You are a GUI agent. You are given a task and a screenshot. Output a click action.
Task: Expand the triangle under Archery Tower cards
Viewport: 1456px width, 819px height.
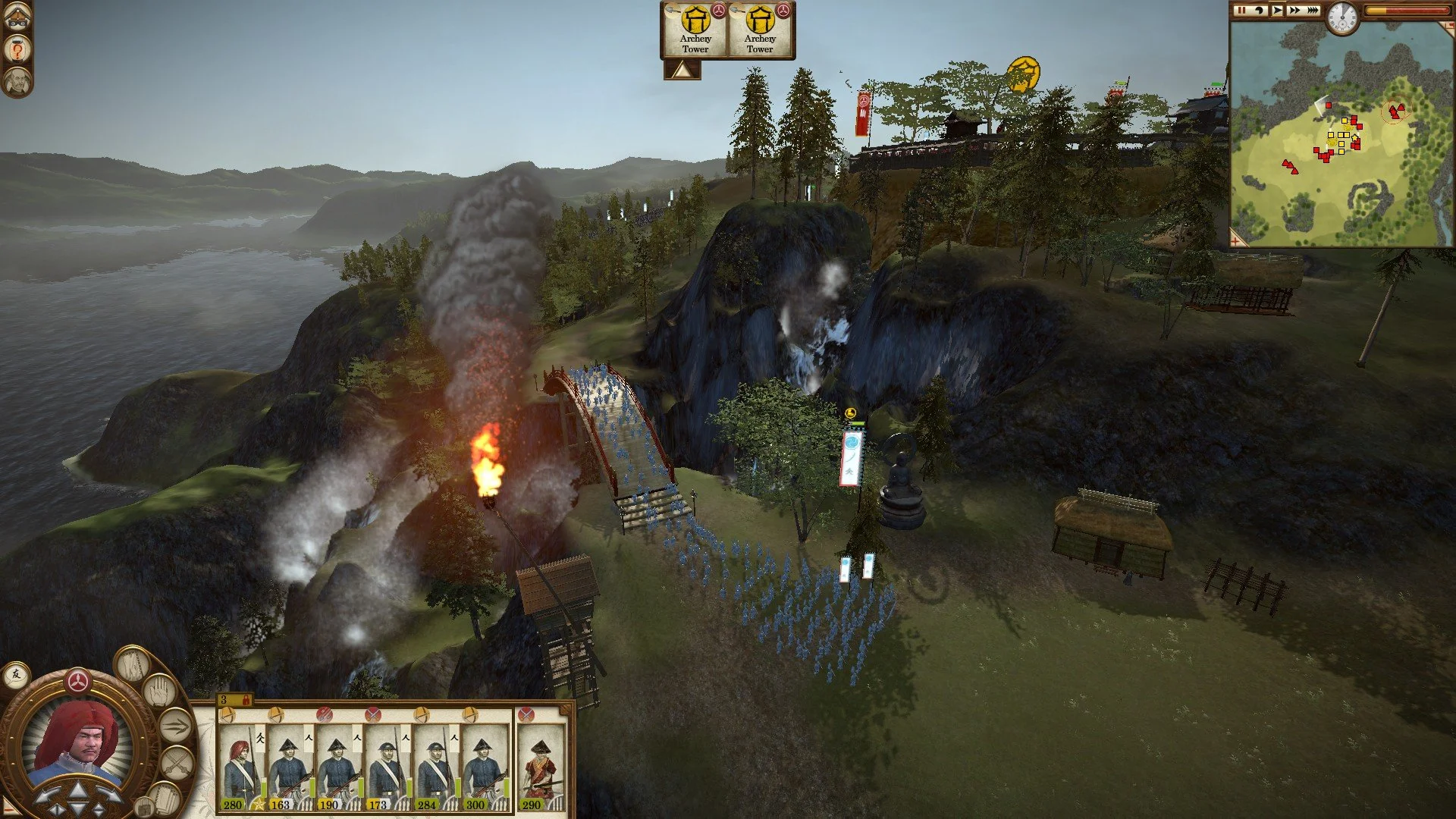[x=682, y=71]
